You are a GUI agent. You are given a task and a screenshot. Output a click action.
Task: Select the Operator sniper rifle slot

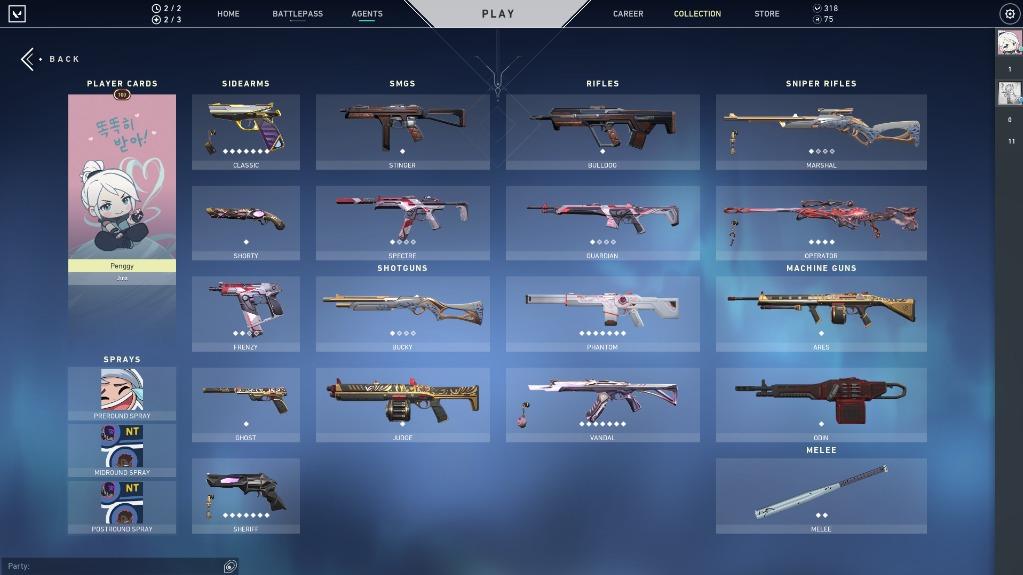pos(821,223)
